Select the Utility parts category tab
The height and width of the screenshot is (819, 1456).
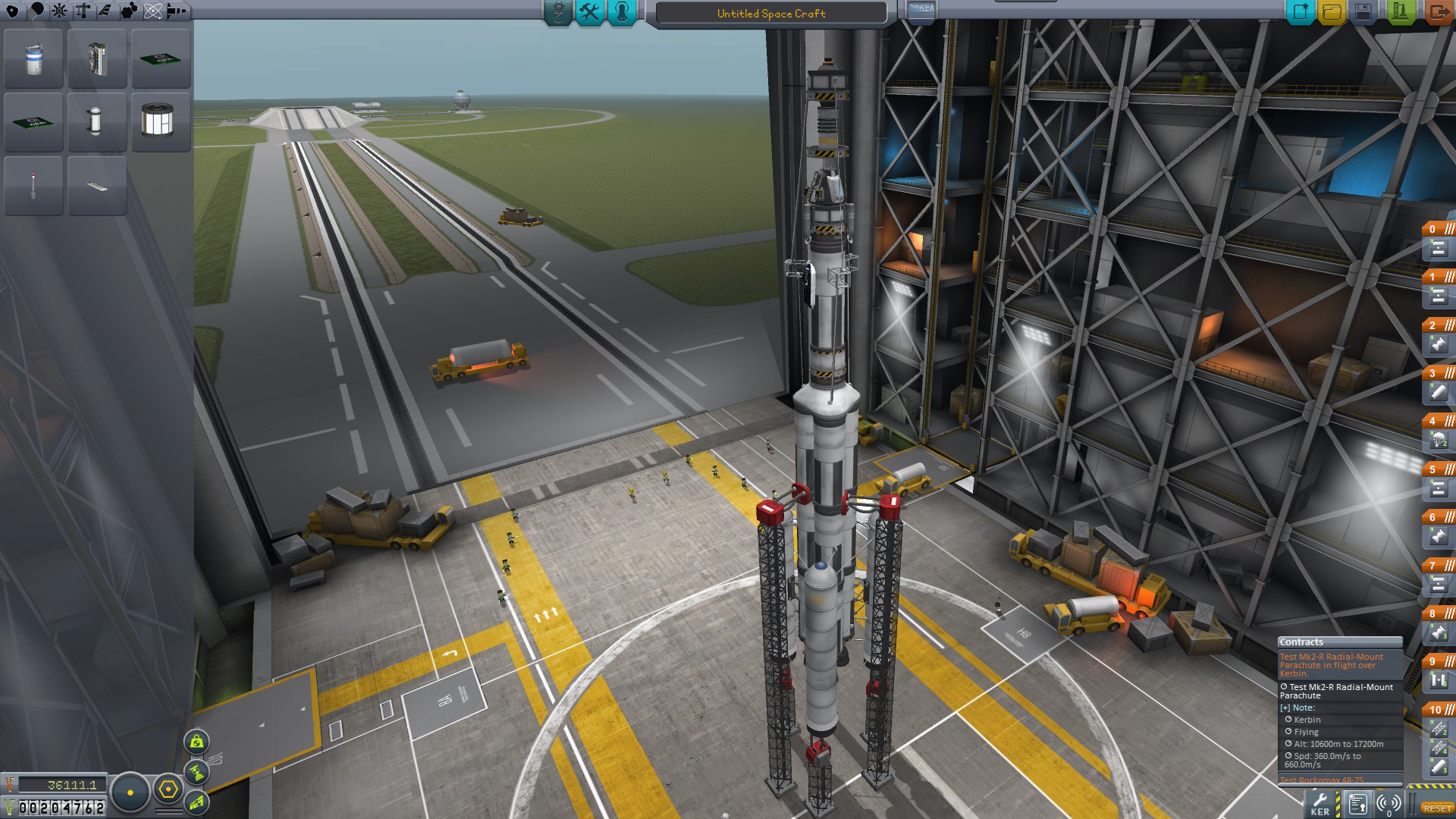[130, 11]
